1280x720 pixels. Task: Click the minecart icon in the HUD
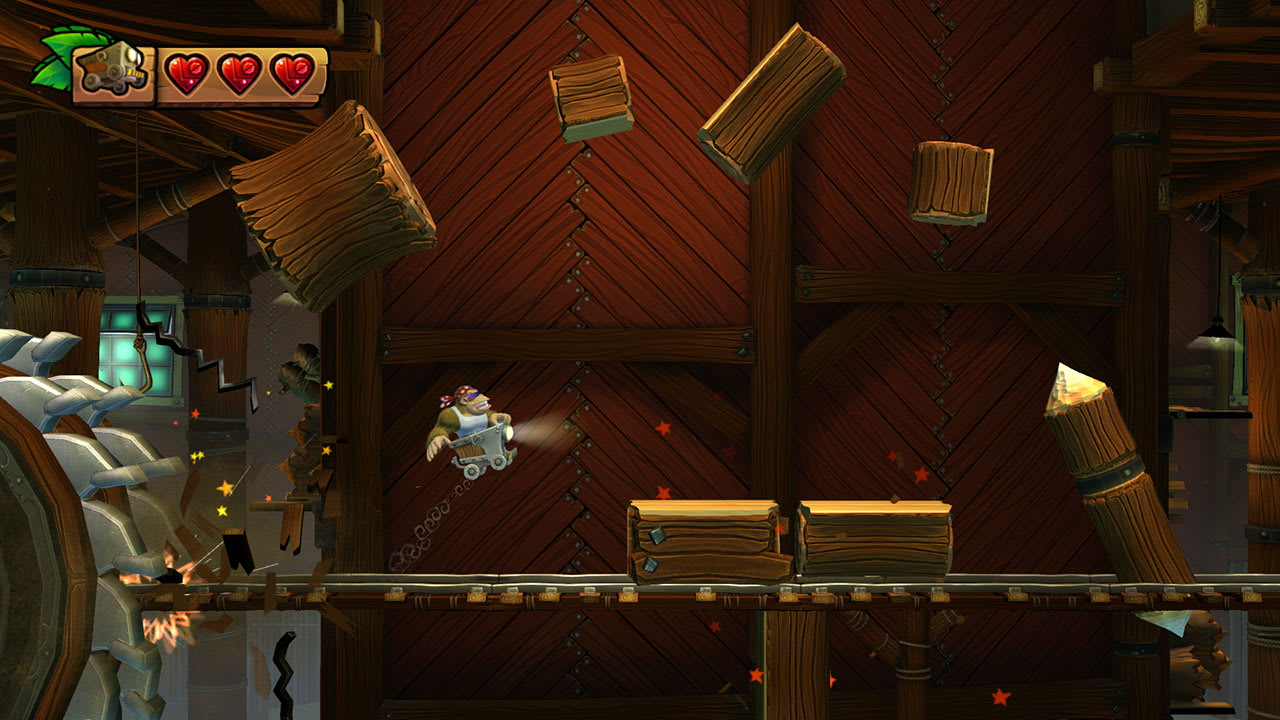[x=113, y=68]
